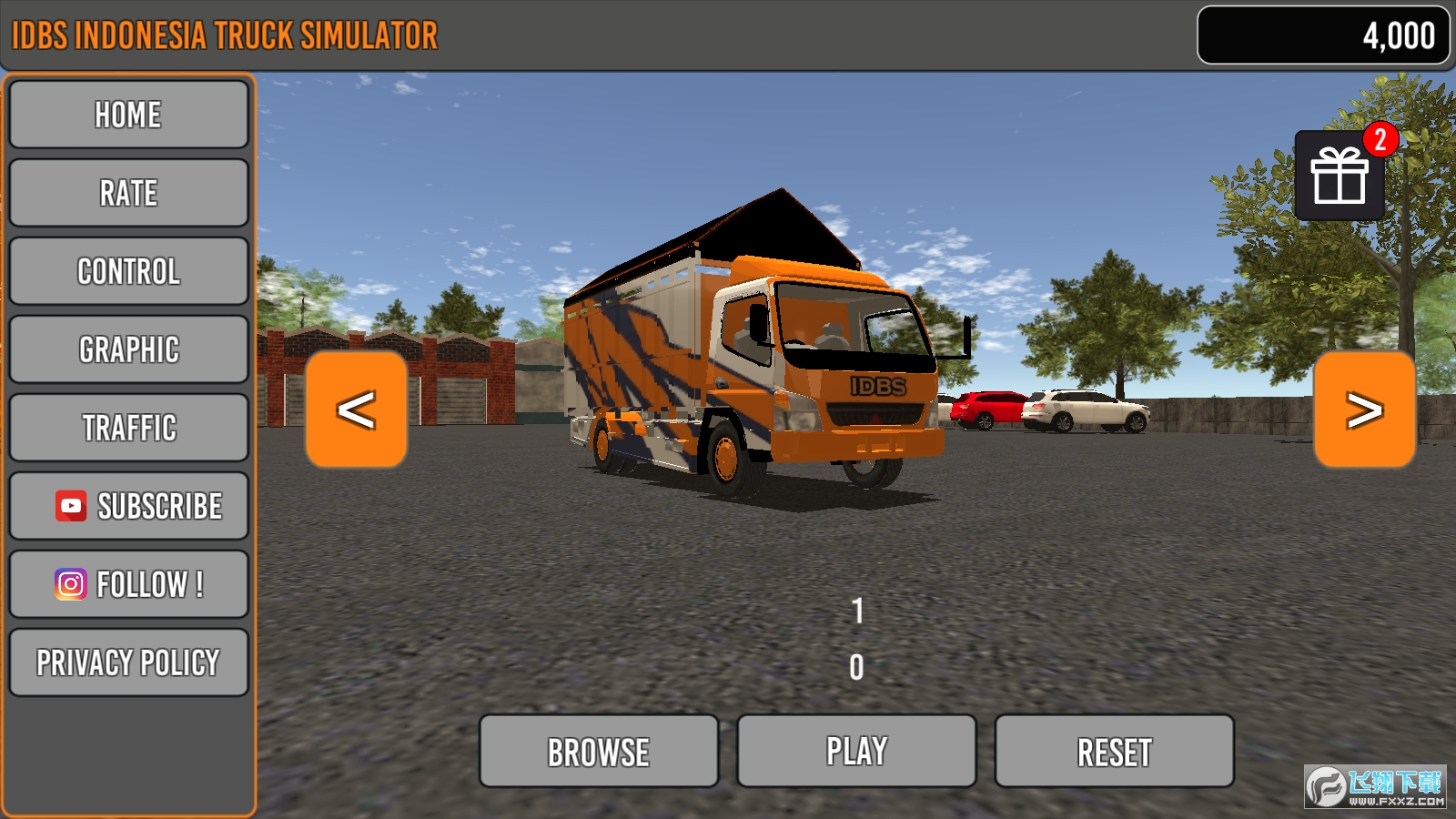This screenshot has height=819, width=1456.
Task: Open the gift rewards icon with notification badge
Action: [x=1340, y=178]
